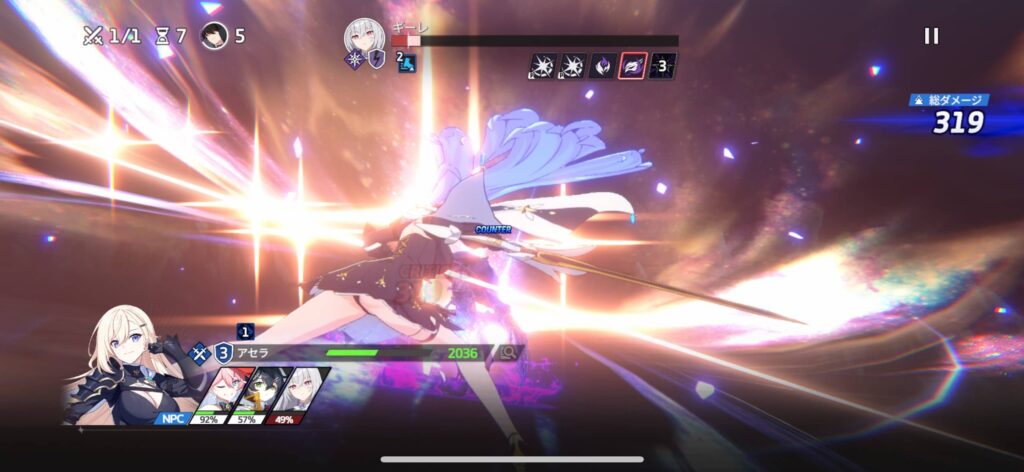Inspect the purple flame enemy skill icon
This screenshot has width=1024, height=472.
[x=603, y=66]
